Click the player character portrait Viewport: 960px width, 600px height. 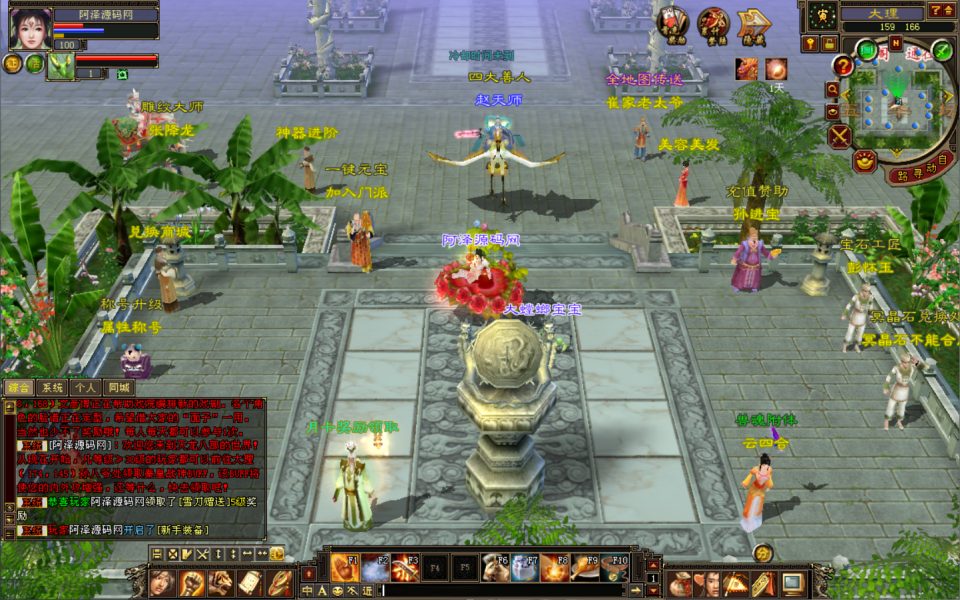coord(30,27)
